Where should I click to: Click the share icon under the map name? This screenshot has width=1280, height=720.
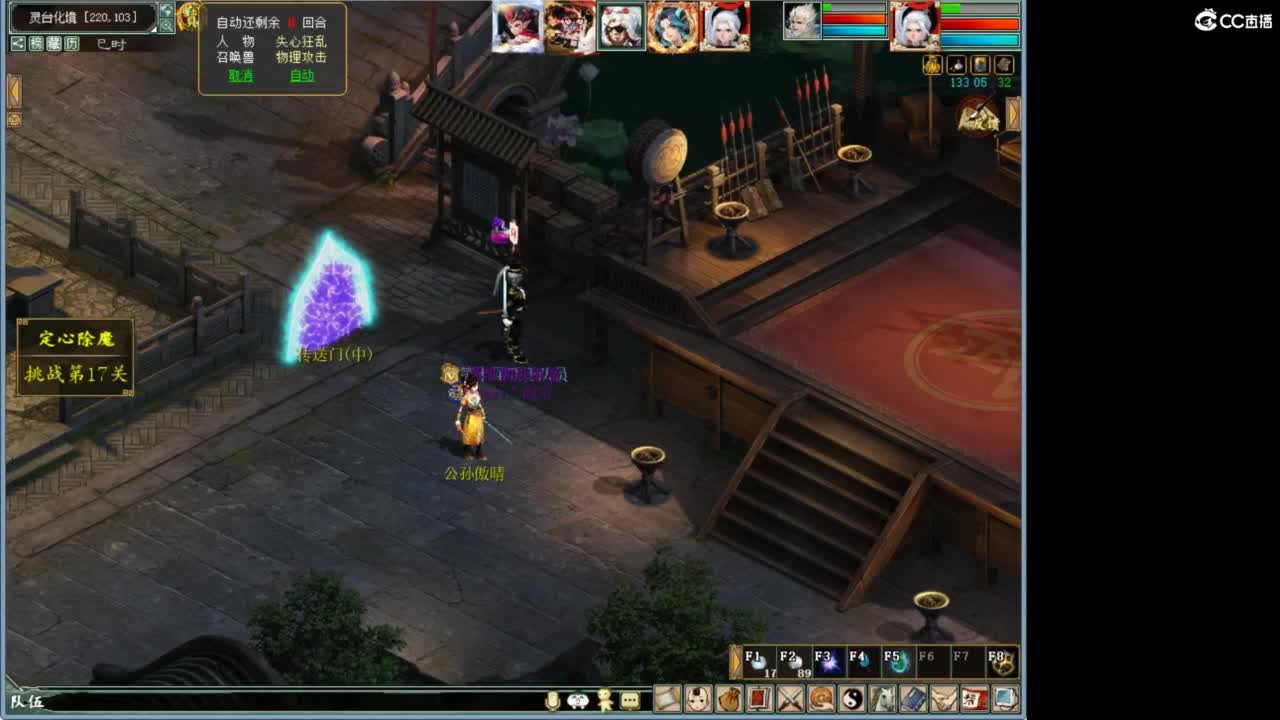click(18, 43)
